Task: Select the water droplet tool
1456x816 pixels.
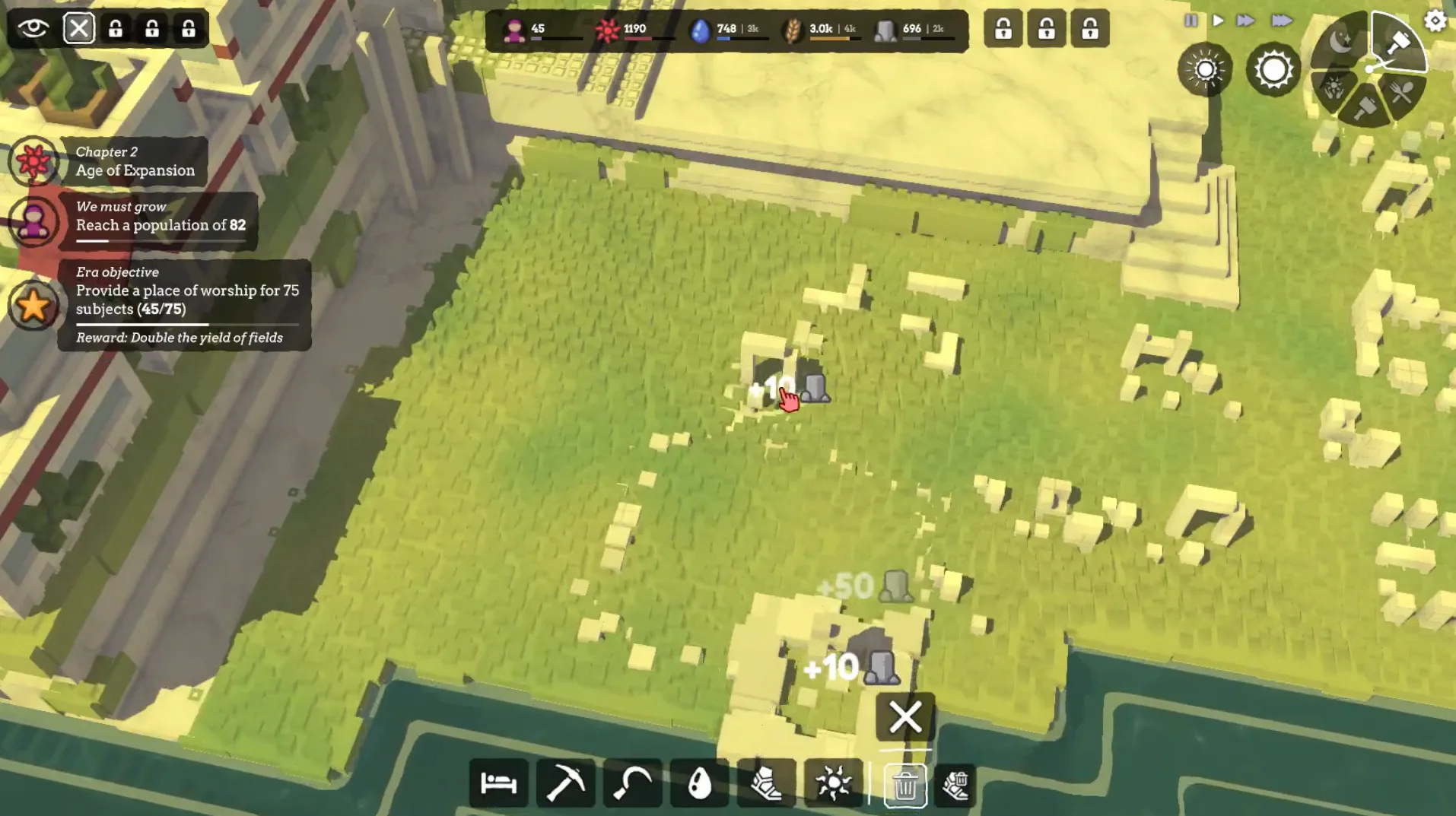Action: point(699,783)
